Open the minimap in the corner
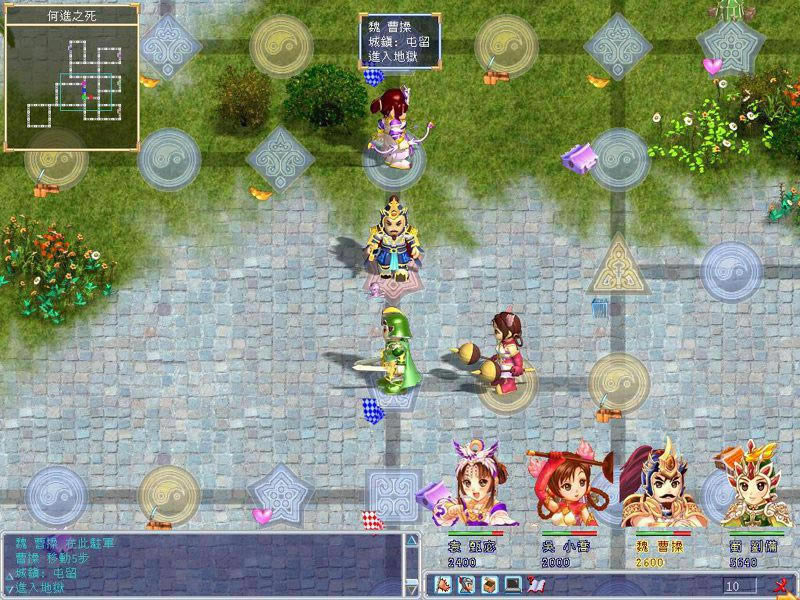The height and width of the screenshot is (600, 800). click(72, 78)
